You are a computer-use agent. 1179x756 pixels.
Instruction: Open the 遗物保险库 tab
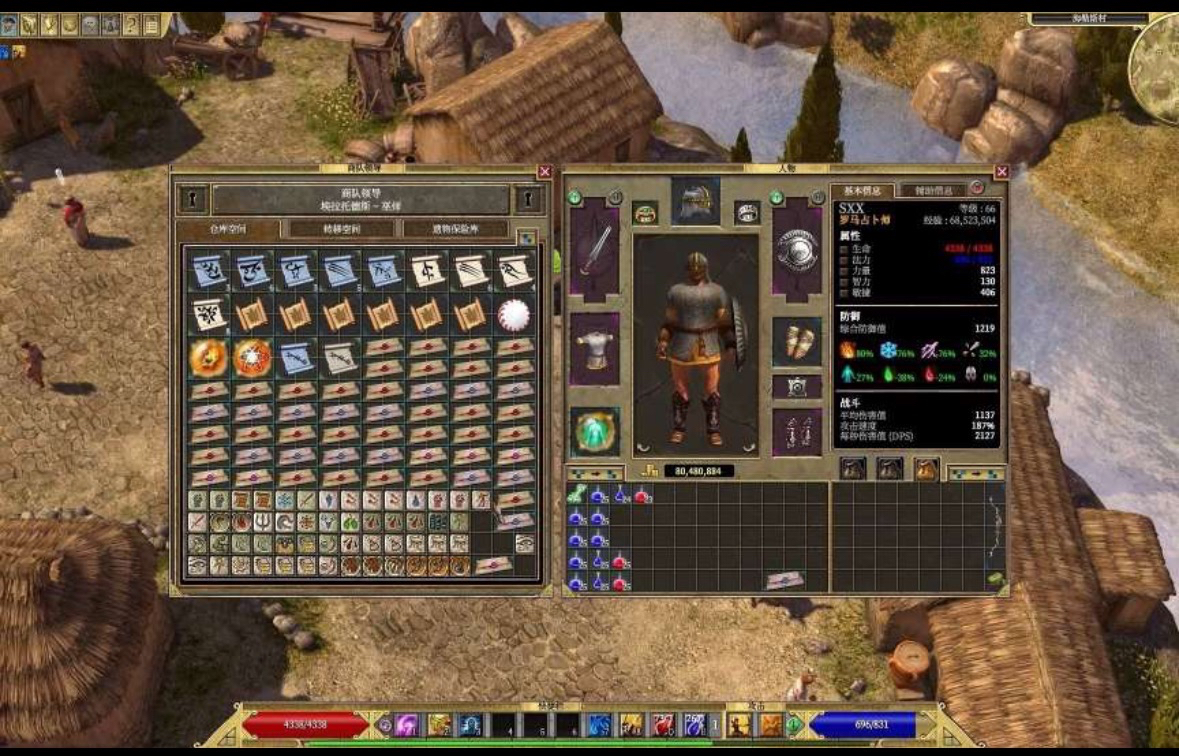coord(456,229)
